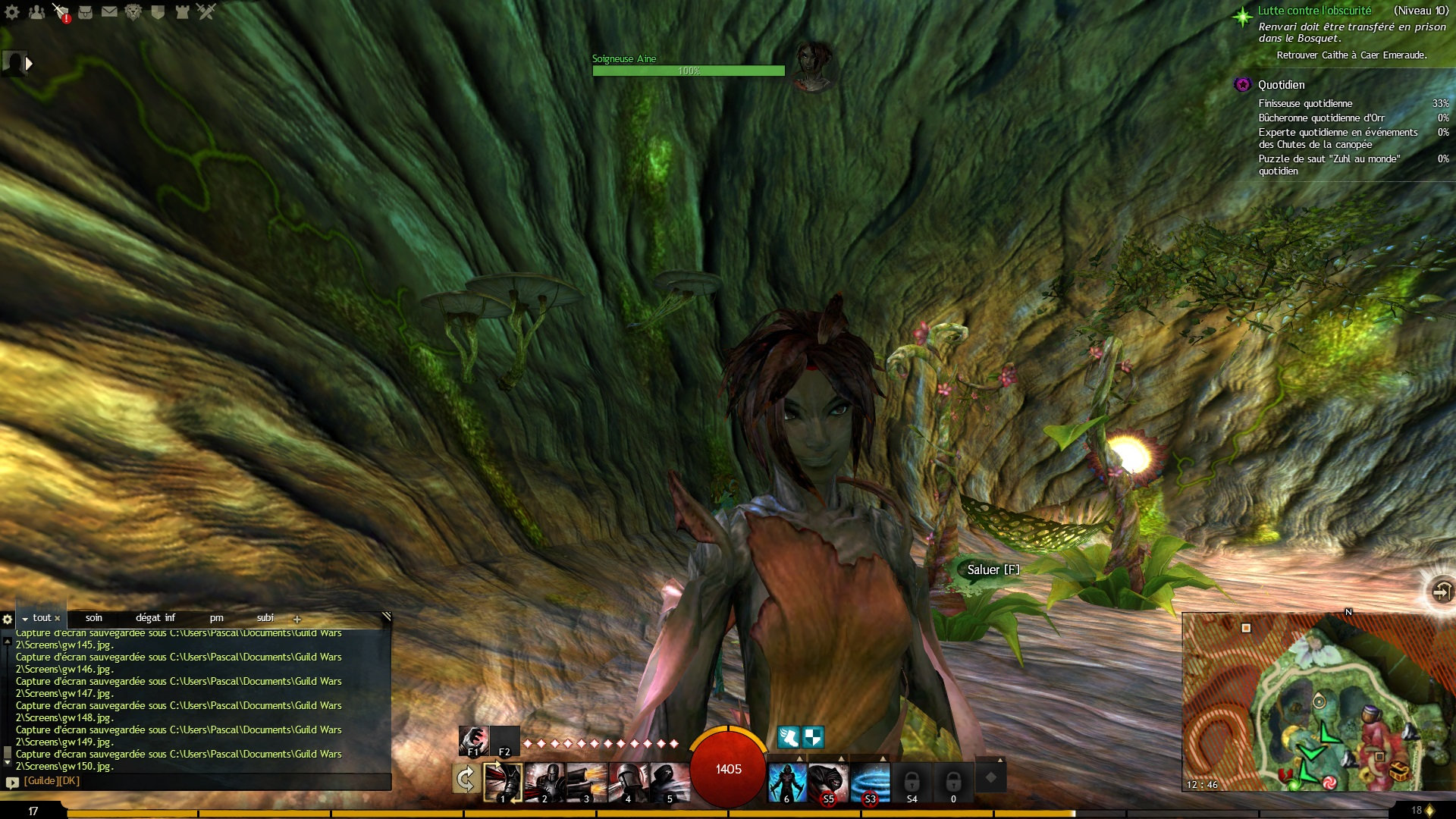The width and height of the screenshot is (1456, 819).
Task: Expand the S3 utility skill options arrow
Action: [x=883, y=758]
